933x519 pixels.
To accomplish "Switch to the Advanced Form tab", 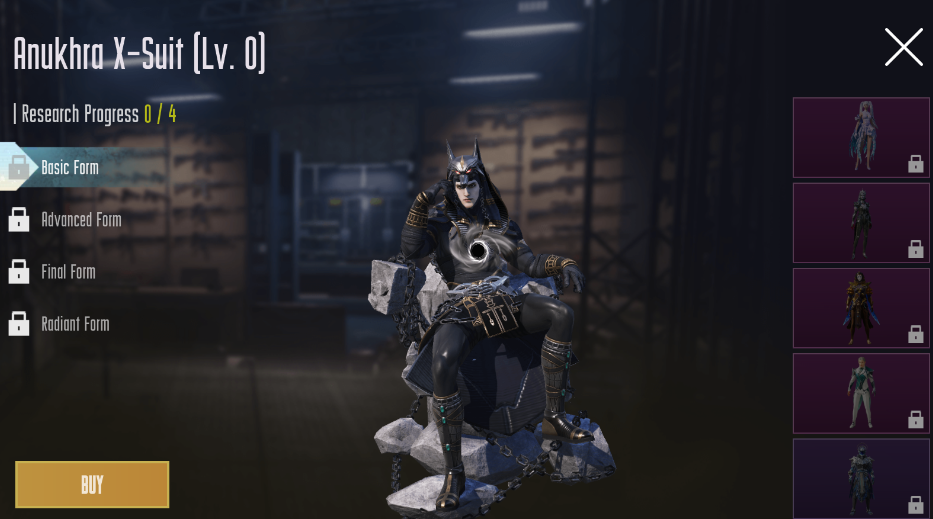I will [x=80, y=220].
